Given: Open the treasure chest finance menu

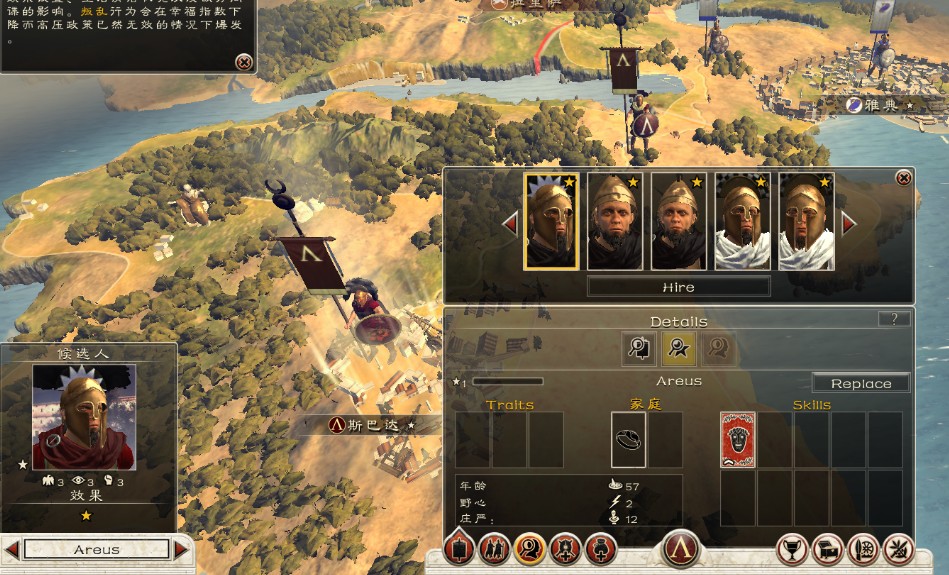Looking at the screenshot, I should pos(828,549).
